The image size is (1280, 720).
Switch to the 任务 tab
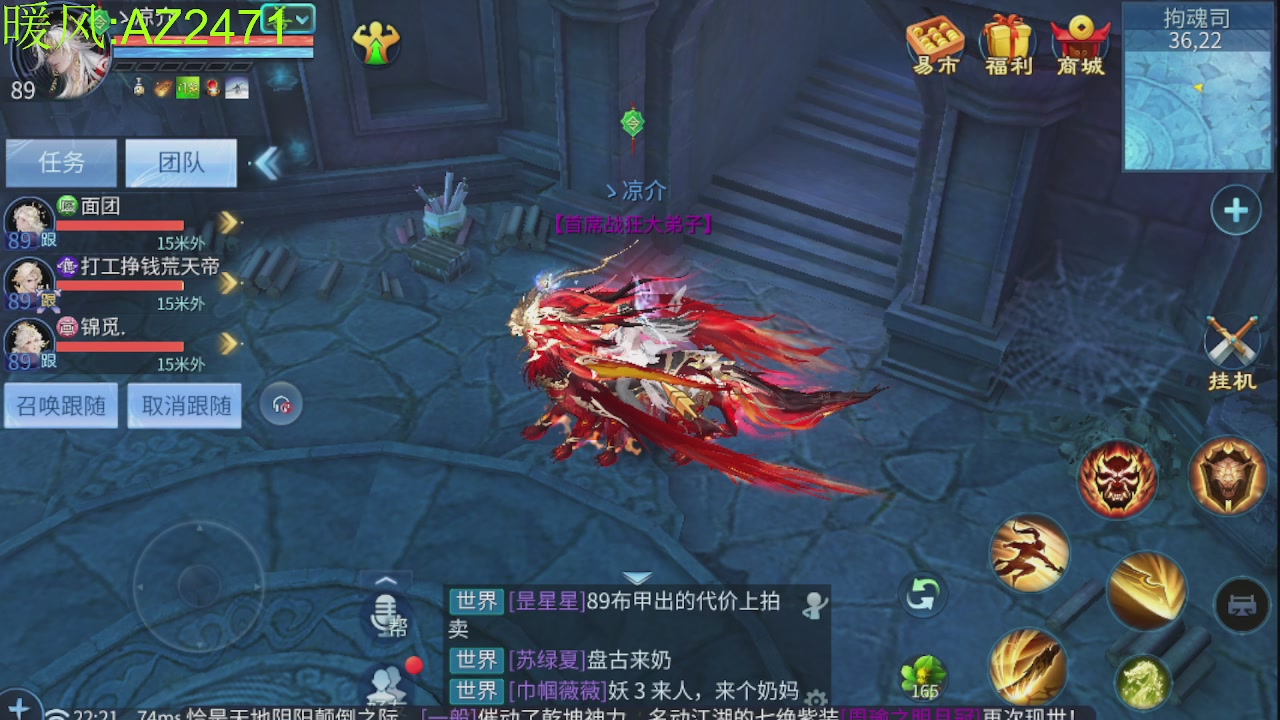61,163
